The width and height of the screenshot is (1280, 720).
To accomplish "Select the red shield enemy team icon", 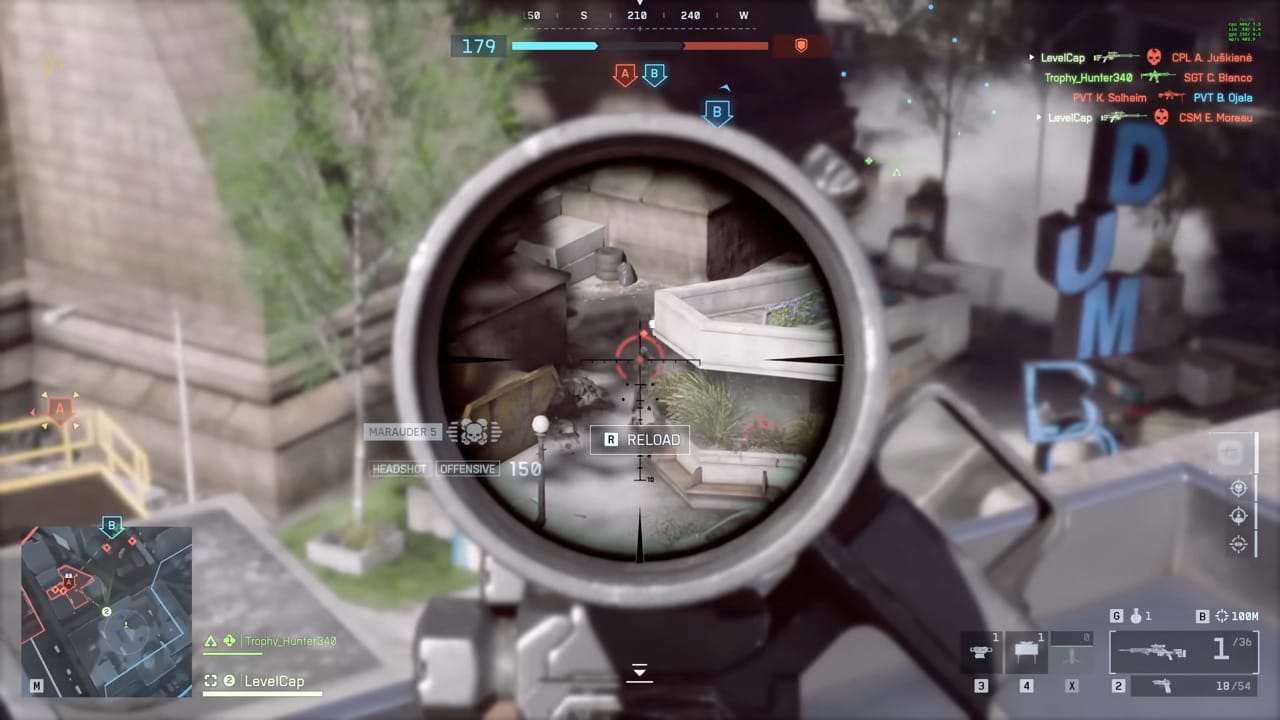I will [x=800, y=45].
